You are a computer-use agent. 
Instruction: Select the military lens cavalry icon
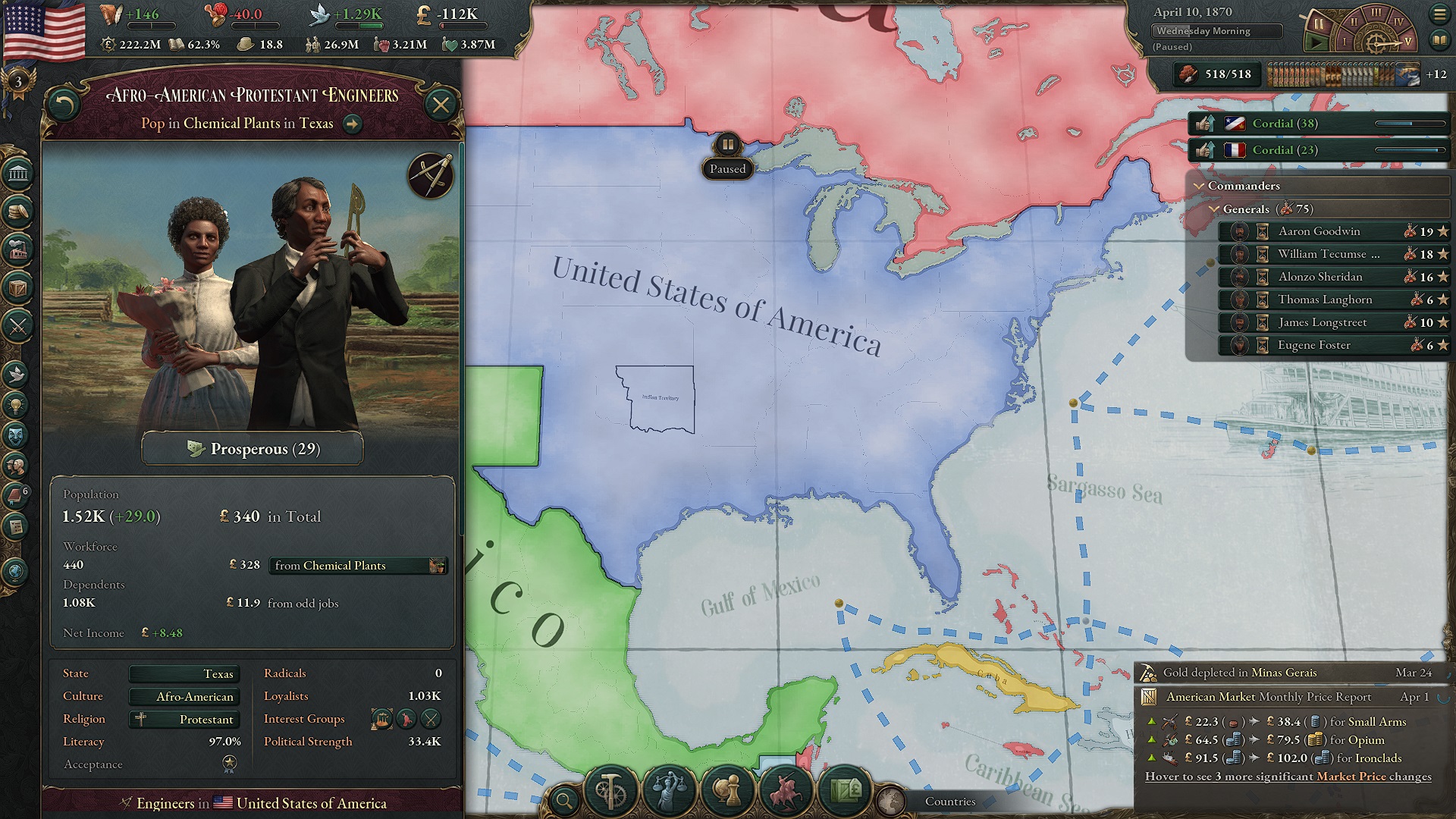pos(787,791)
